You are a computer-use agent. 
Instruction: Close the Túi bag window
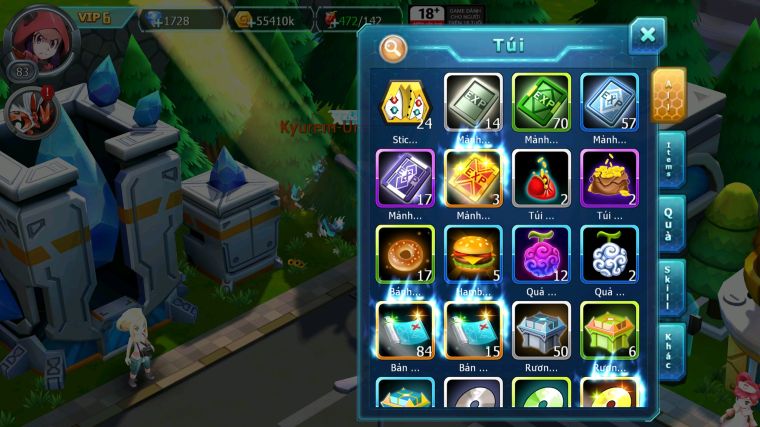pos(647,35)
